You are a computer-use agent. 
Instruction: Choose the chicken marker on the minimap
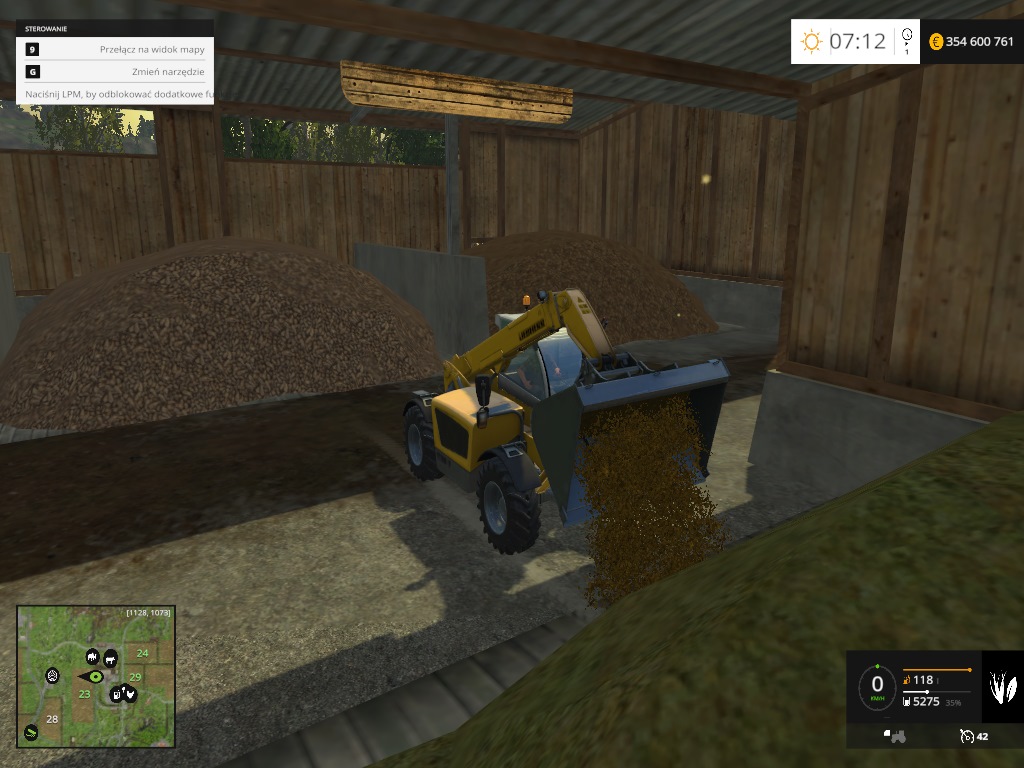point(129,692)
